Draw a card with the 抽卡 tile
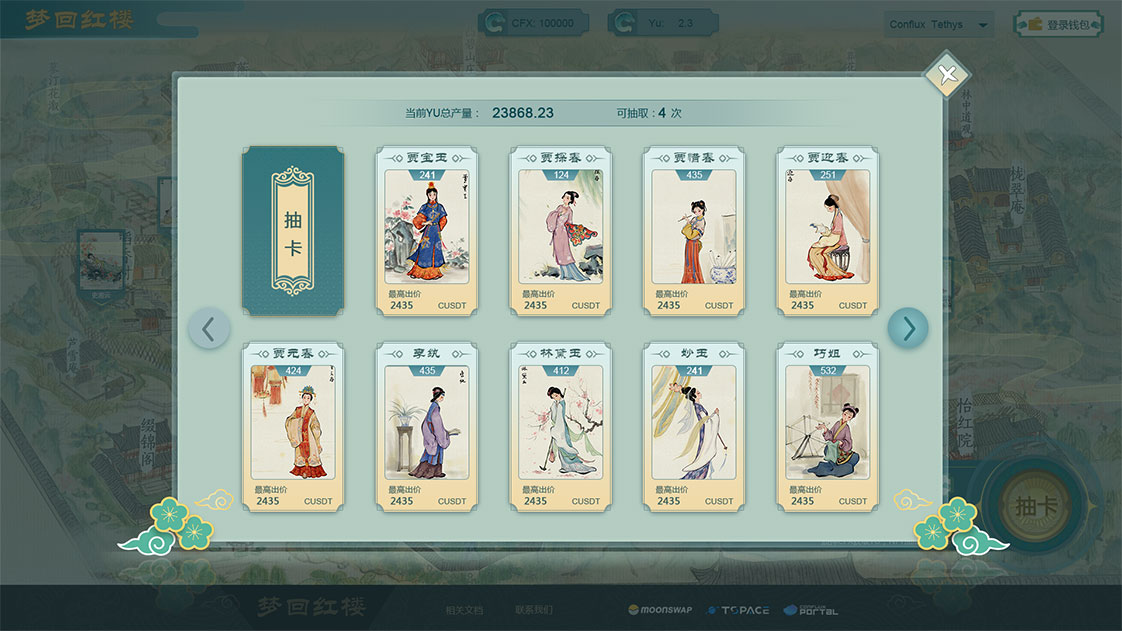 293,231
